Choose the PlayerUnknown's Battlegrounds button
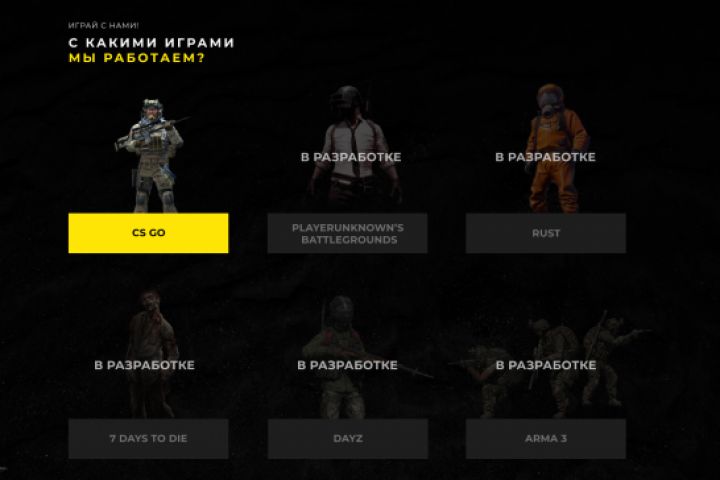 point(347,233)
